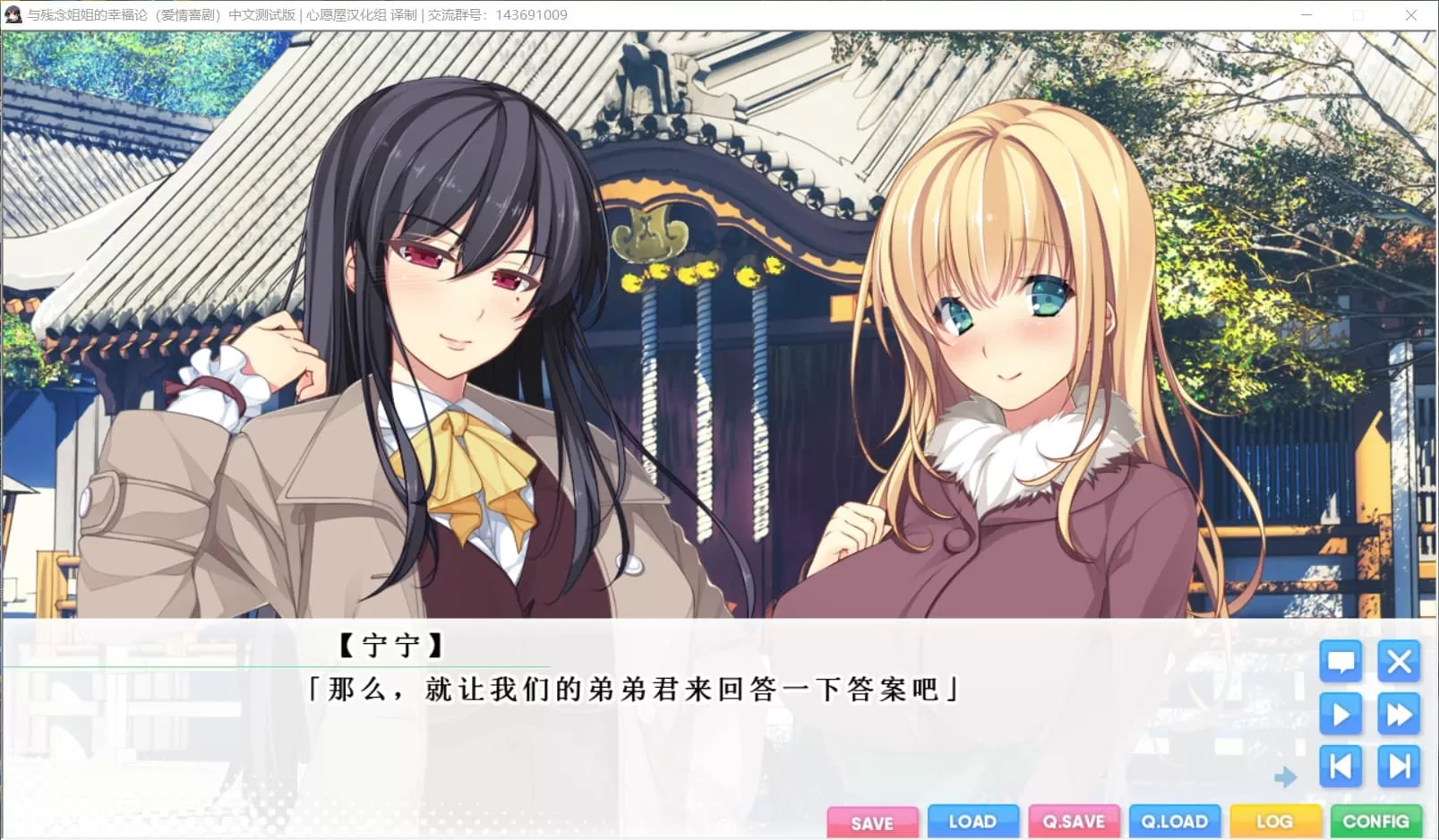Enable auto-read mode with the play icon
This screenshot has width=1439, height=840.
point(1340,715)
